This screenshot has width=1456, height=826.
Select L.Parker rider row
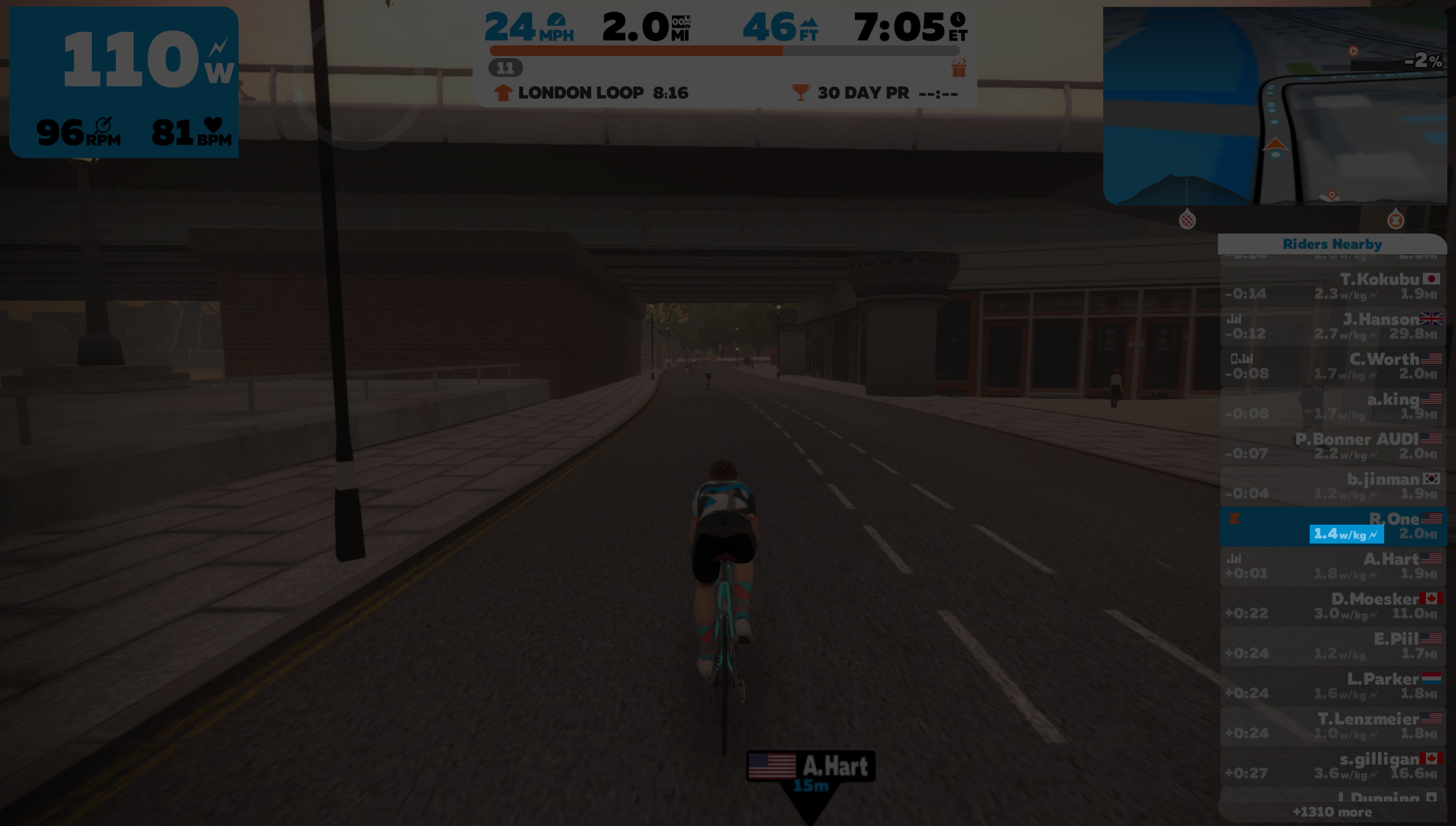tap(1332, 686)
